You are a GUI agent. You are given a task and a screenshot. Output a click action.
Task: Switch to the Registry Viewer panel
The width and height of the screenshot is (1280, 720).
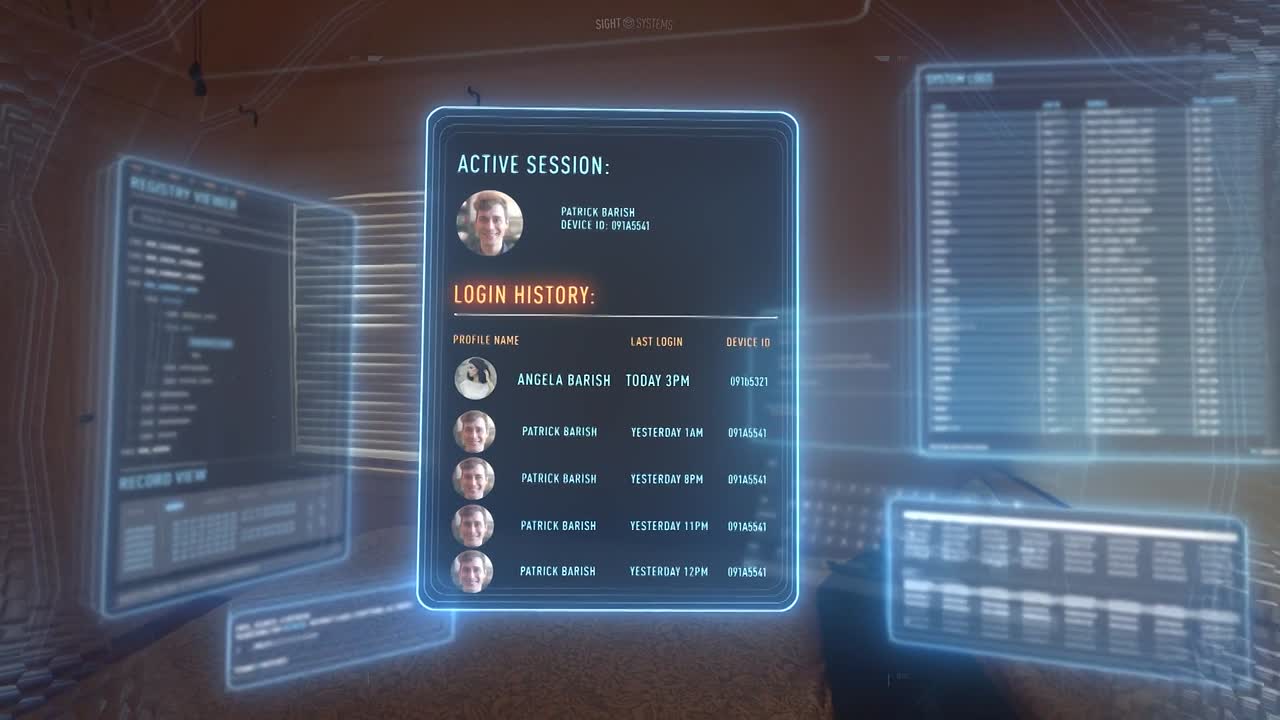[x=184, y=194]
